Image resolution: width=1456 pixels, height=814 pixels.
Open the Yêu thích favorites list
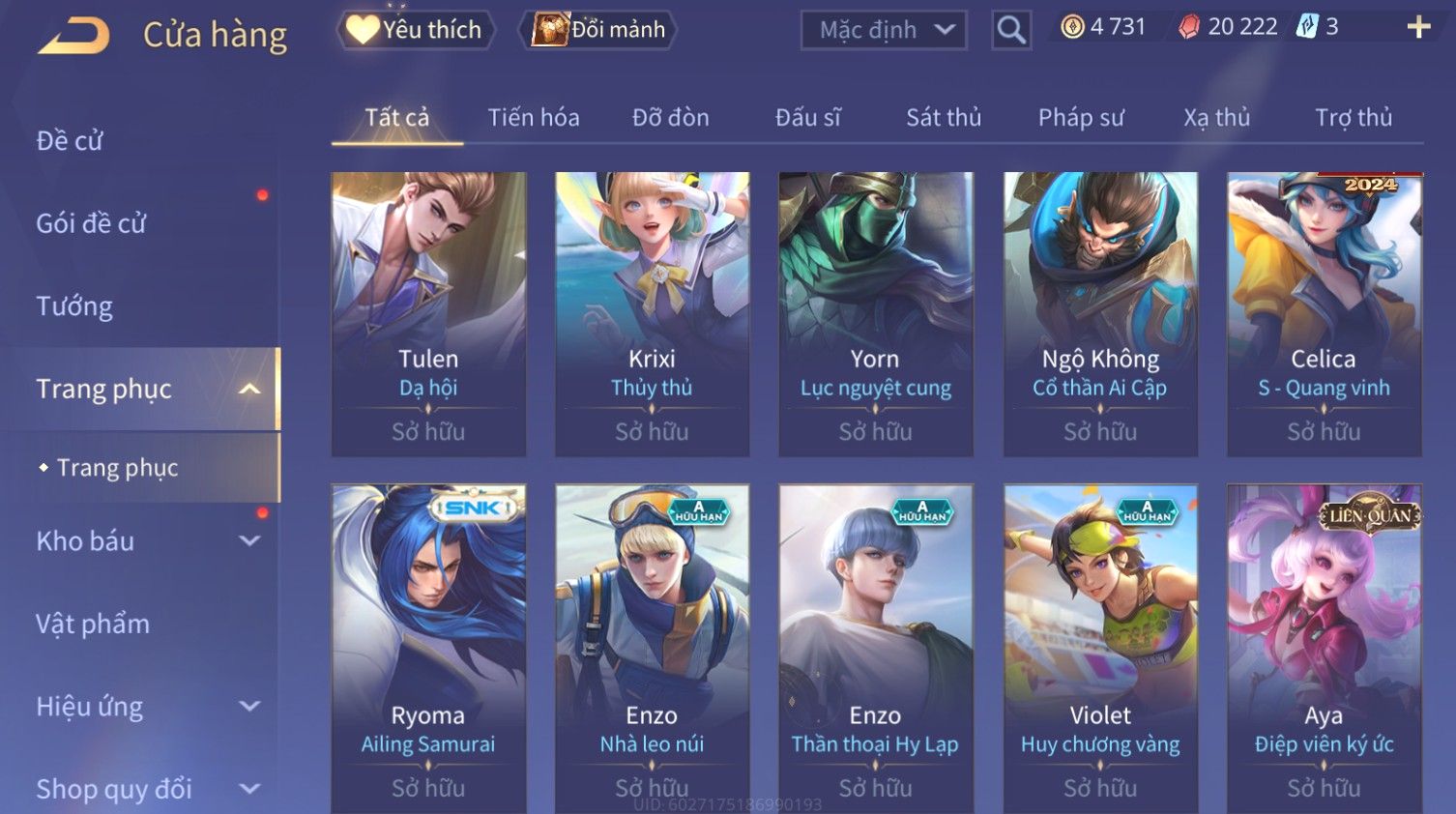416,30
